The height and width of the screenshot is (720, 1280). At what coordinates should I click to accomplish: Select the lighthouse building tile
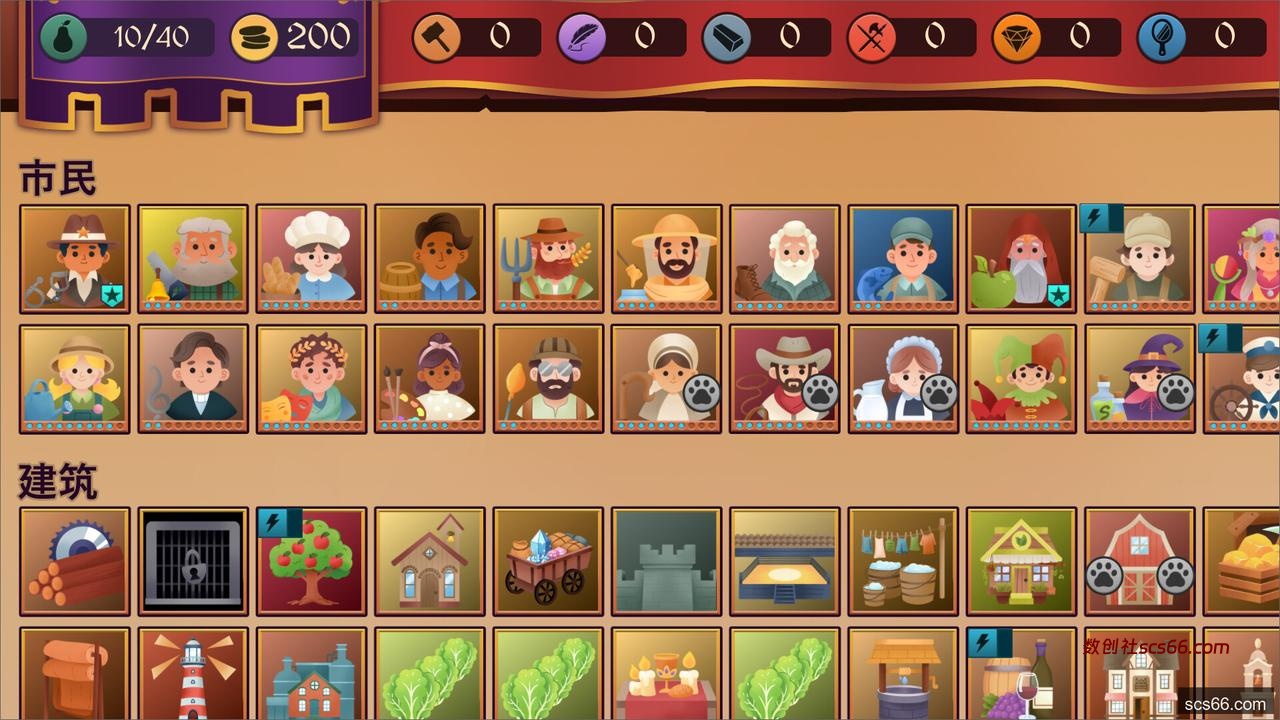click(x=193, y=675)
